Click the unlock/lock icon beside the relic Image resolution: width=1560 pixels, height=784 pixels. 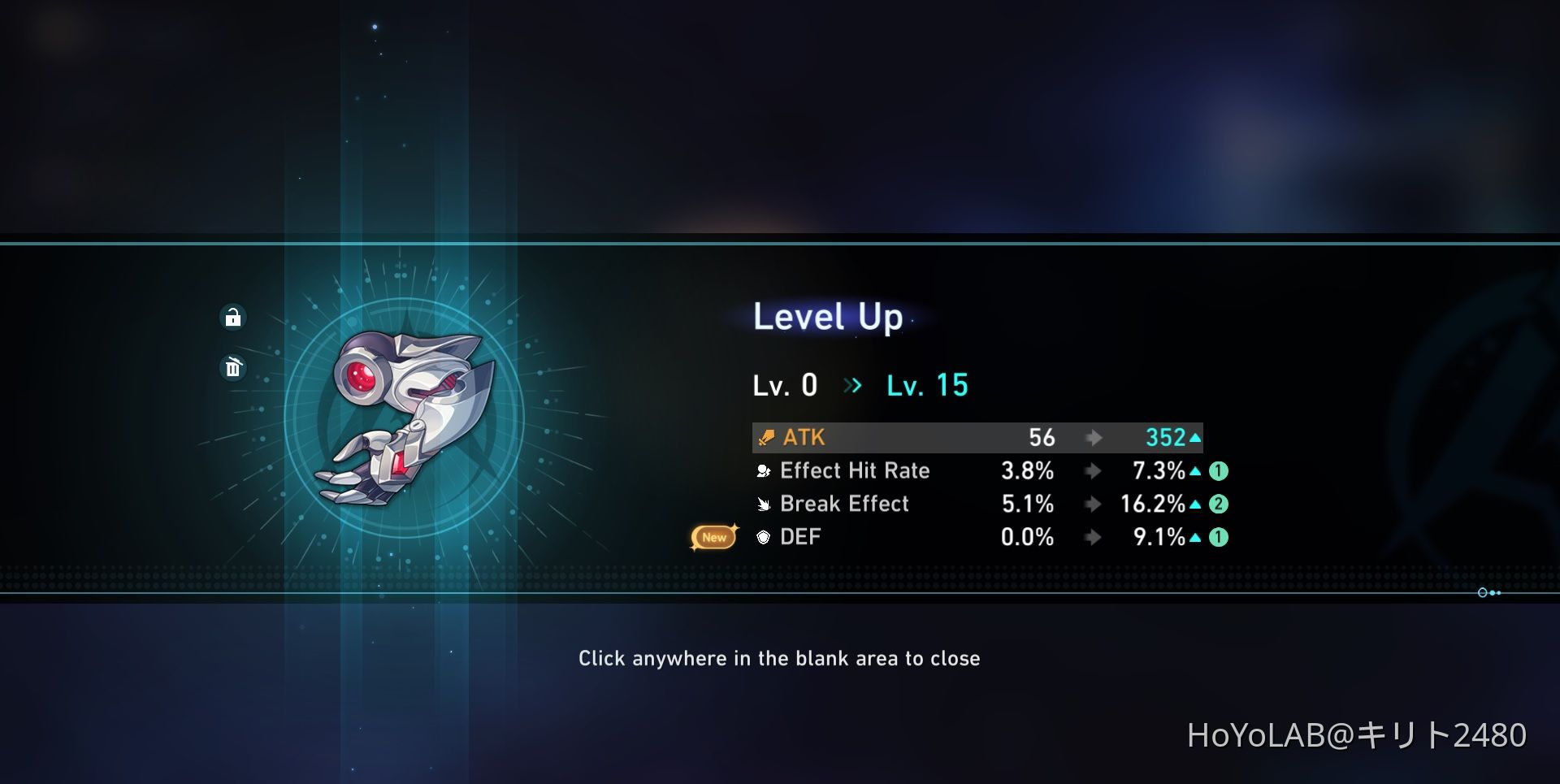pos(232,318)
